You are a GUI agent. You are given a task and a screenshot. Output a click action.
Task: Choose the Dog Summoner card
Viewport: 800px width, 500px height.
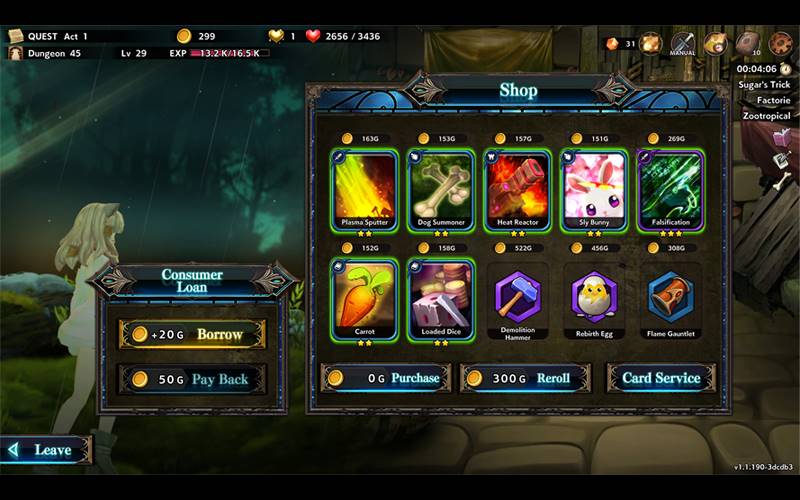point(441,190)
